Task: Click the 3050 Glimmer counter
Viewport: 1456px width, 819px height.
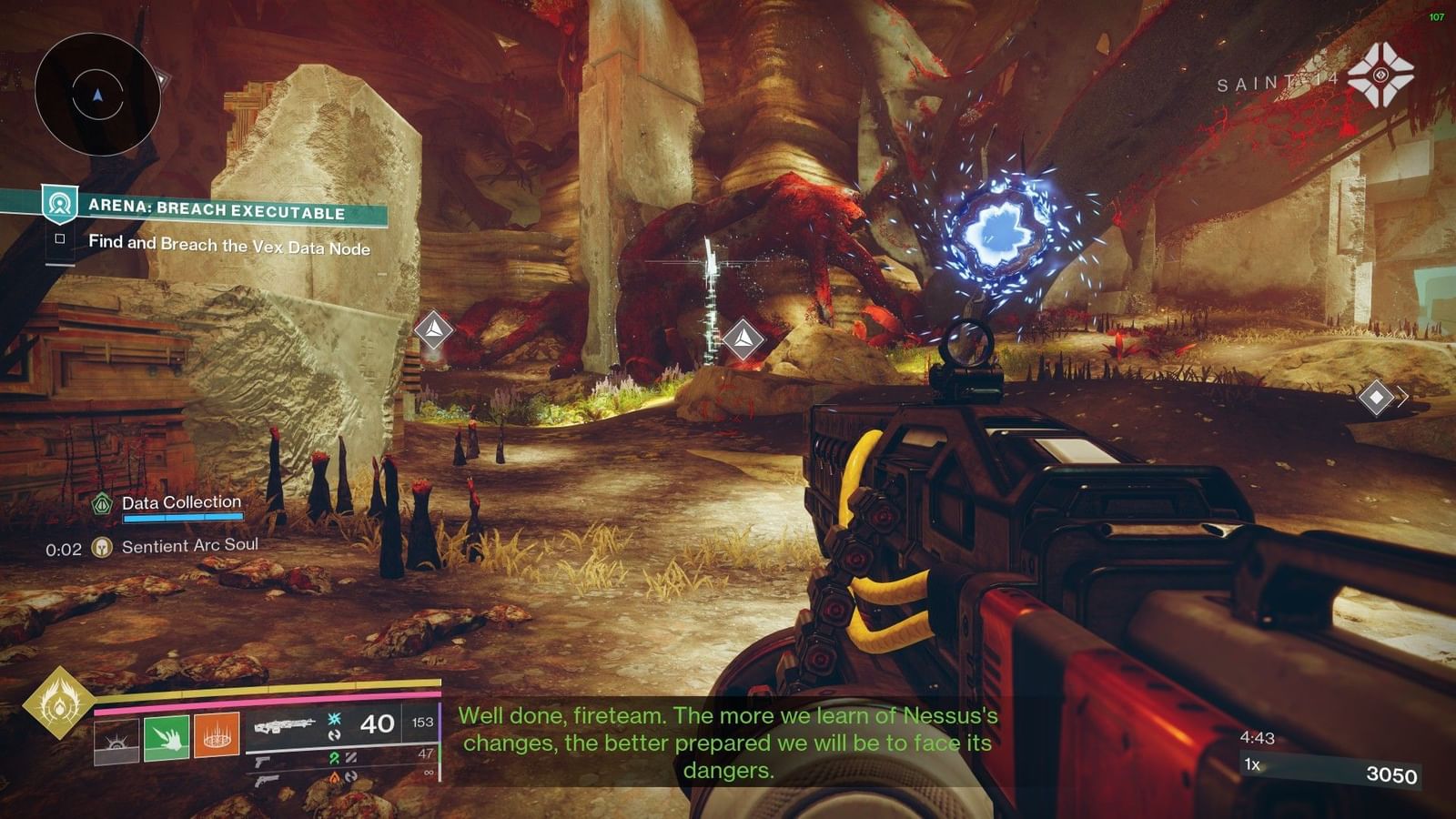Action: 1392,773
